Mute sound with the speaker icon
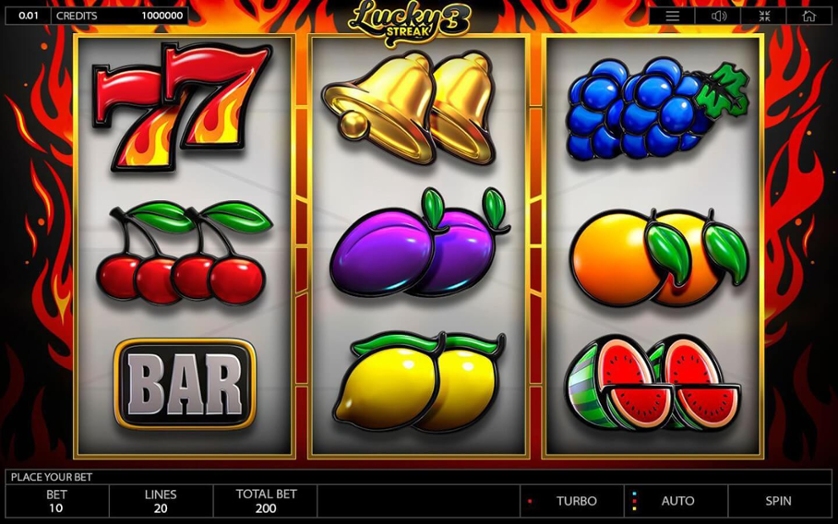 pyautogui.click(x=718, y=16)
